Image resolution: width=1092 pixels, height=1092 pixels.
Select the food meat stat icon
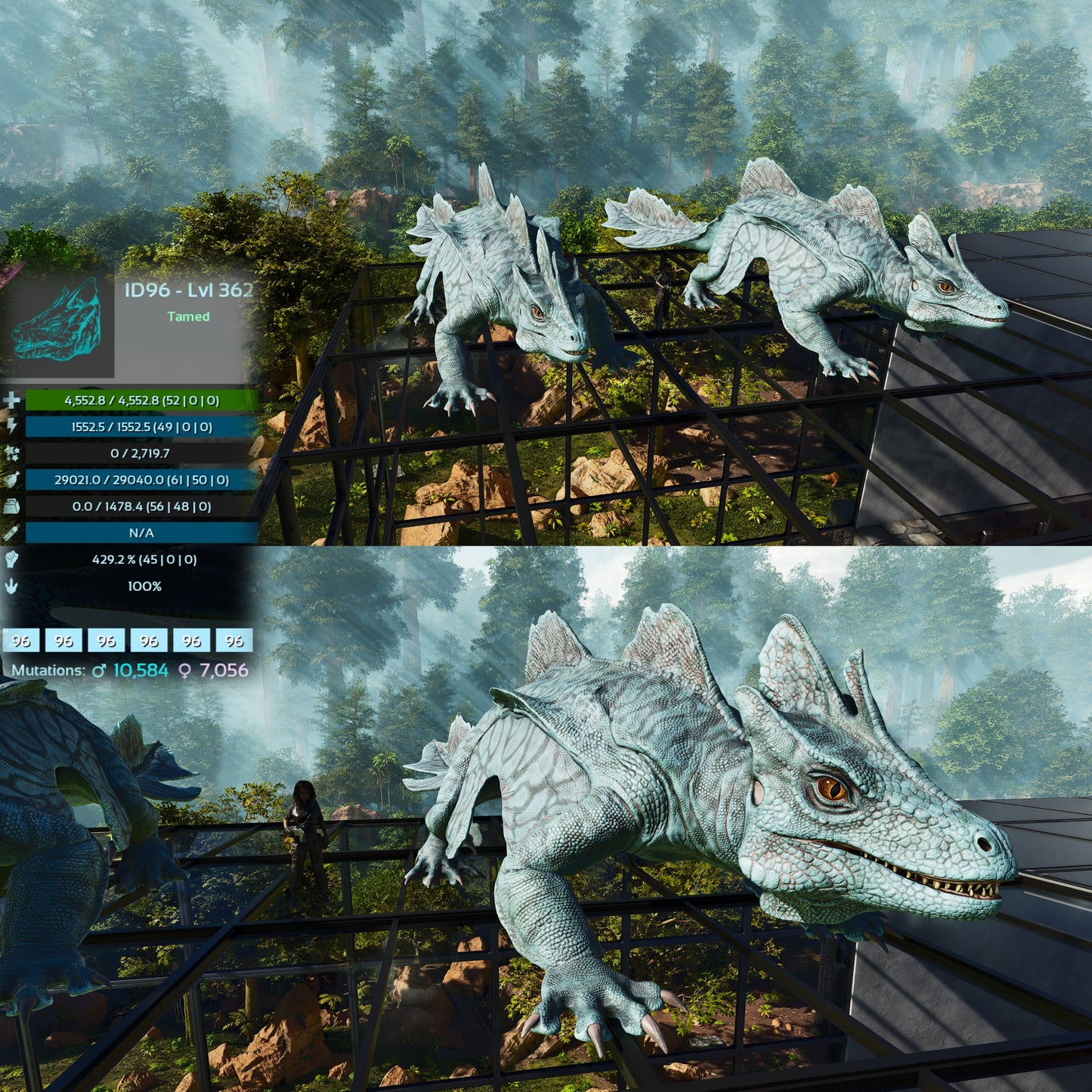(11, 480)
